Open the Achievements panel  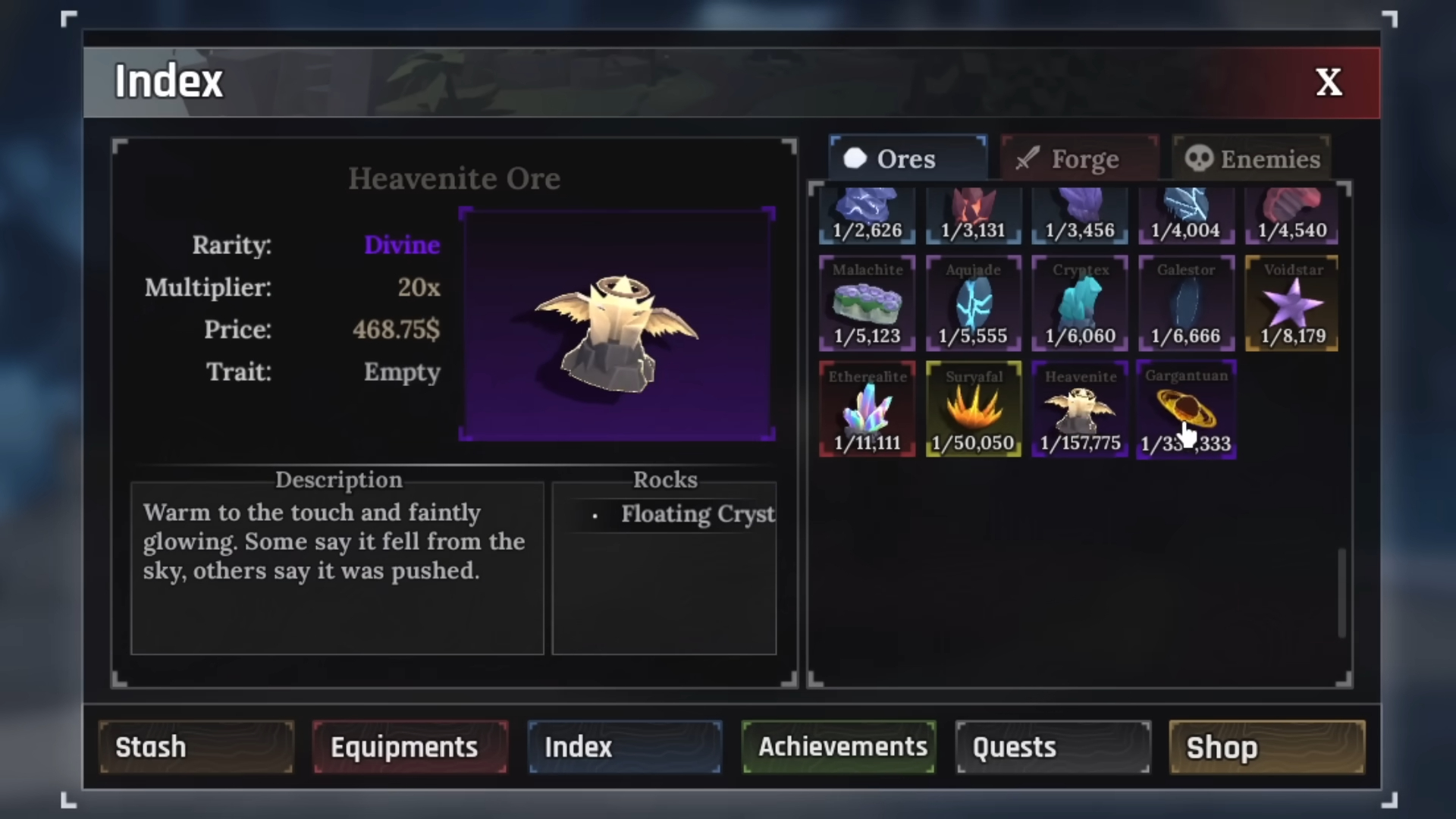point(838,747)
